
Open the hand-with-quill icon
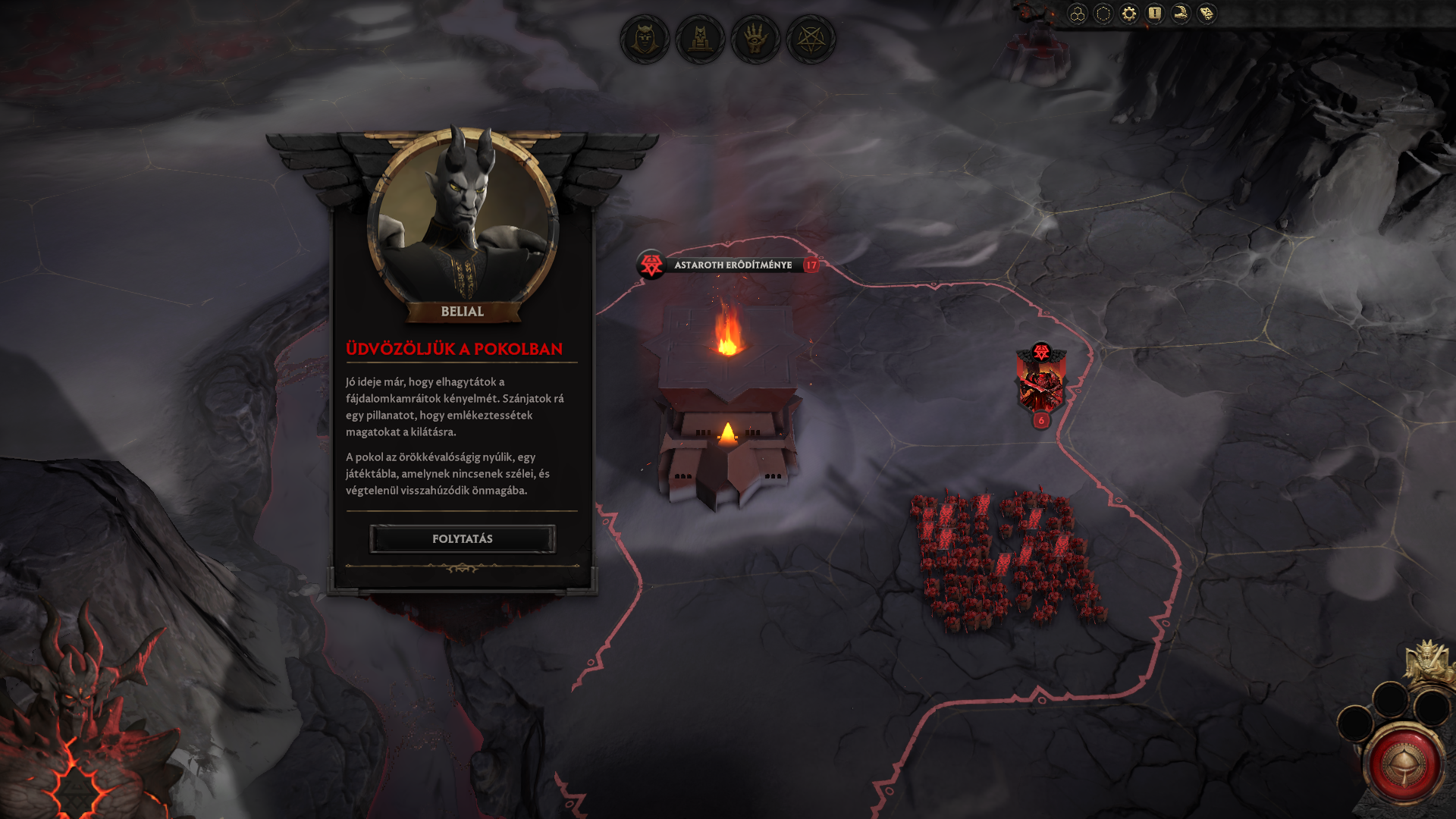pyautogui.click(x=1181, y=14)
